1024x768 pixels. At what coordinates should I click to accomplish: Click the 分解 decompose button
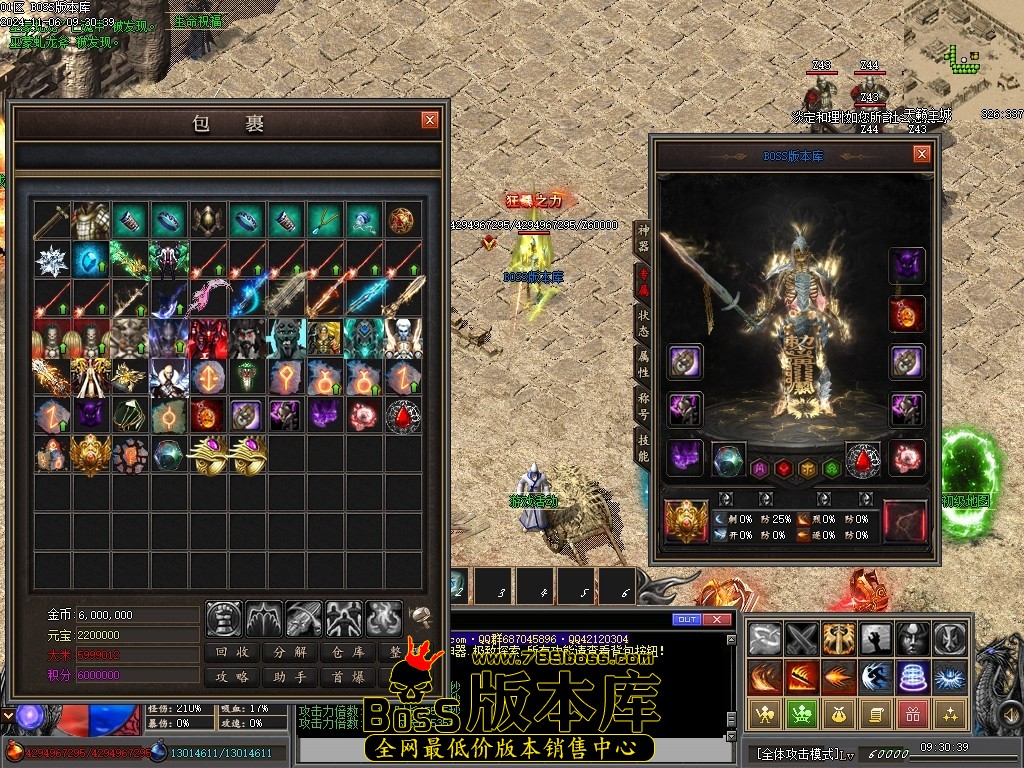click(x=290, y=652)
